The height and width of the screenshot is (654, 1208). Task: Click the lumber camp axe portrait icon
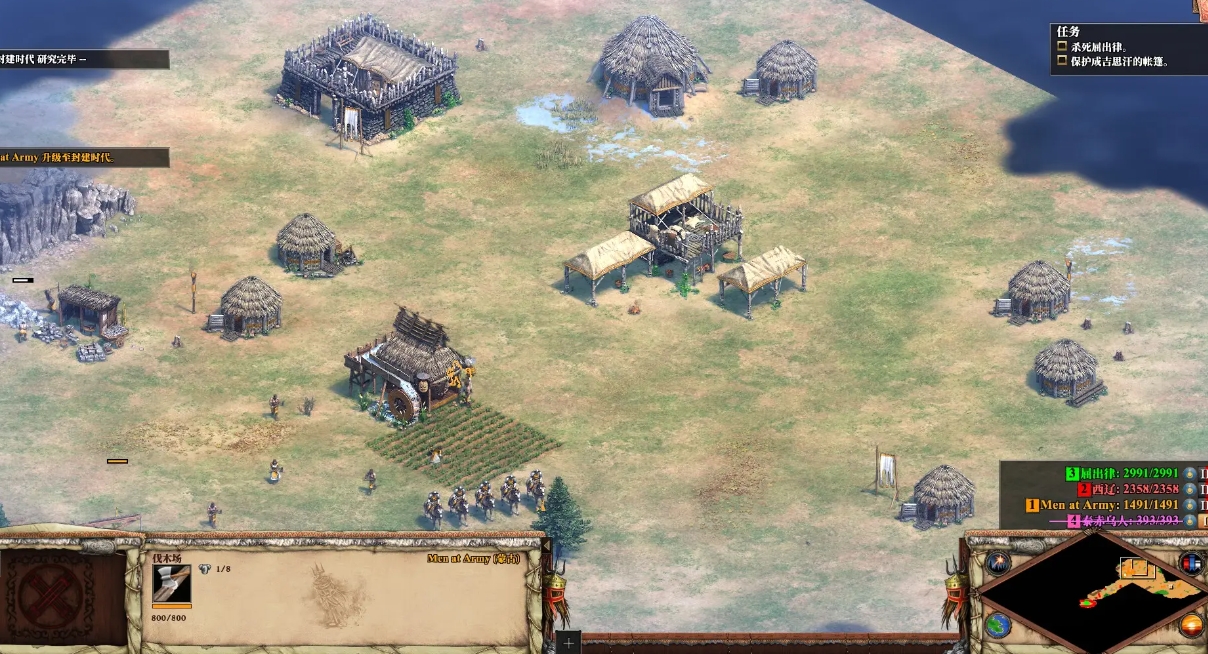(x=171, y=585)
